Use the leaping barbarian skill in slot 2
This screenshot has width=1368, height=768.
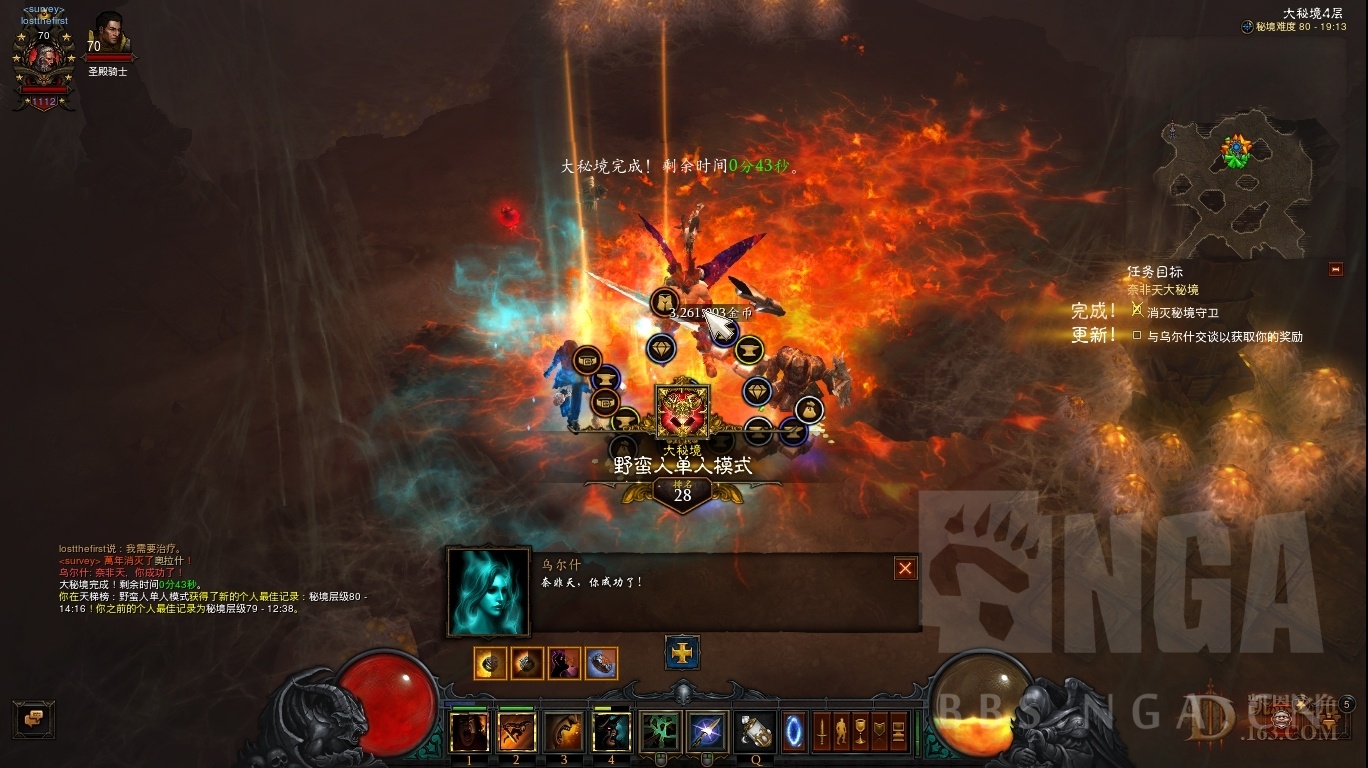pyautogui.click(x=516, y=732)
